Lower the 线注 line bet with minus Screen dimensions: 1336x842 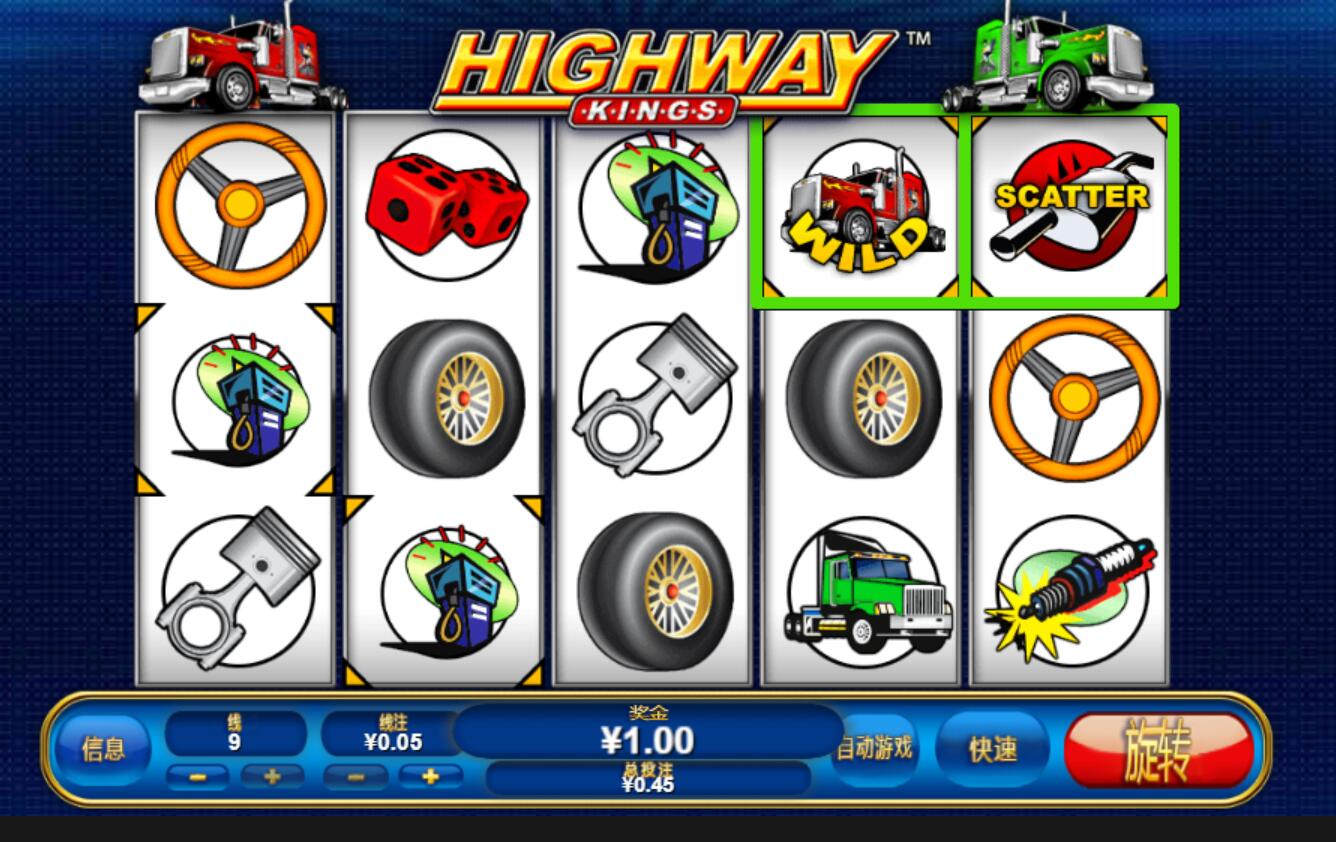(355, 776)
